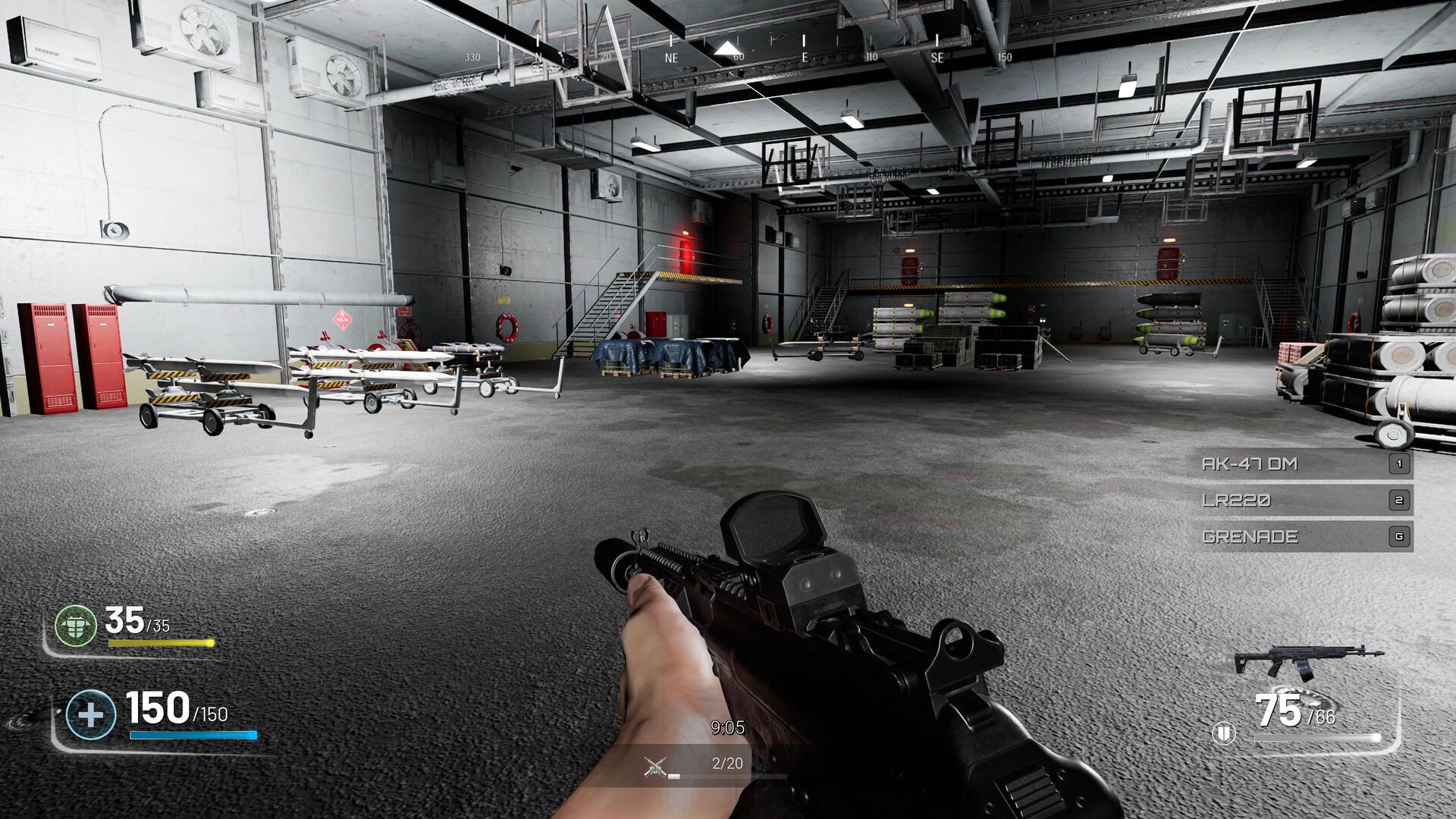This screenshot has height=819, width=1456.
Task: Click the equipped rifle icon
Action: [x=1308, y=661]
